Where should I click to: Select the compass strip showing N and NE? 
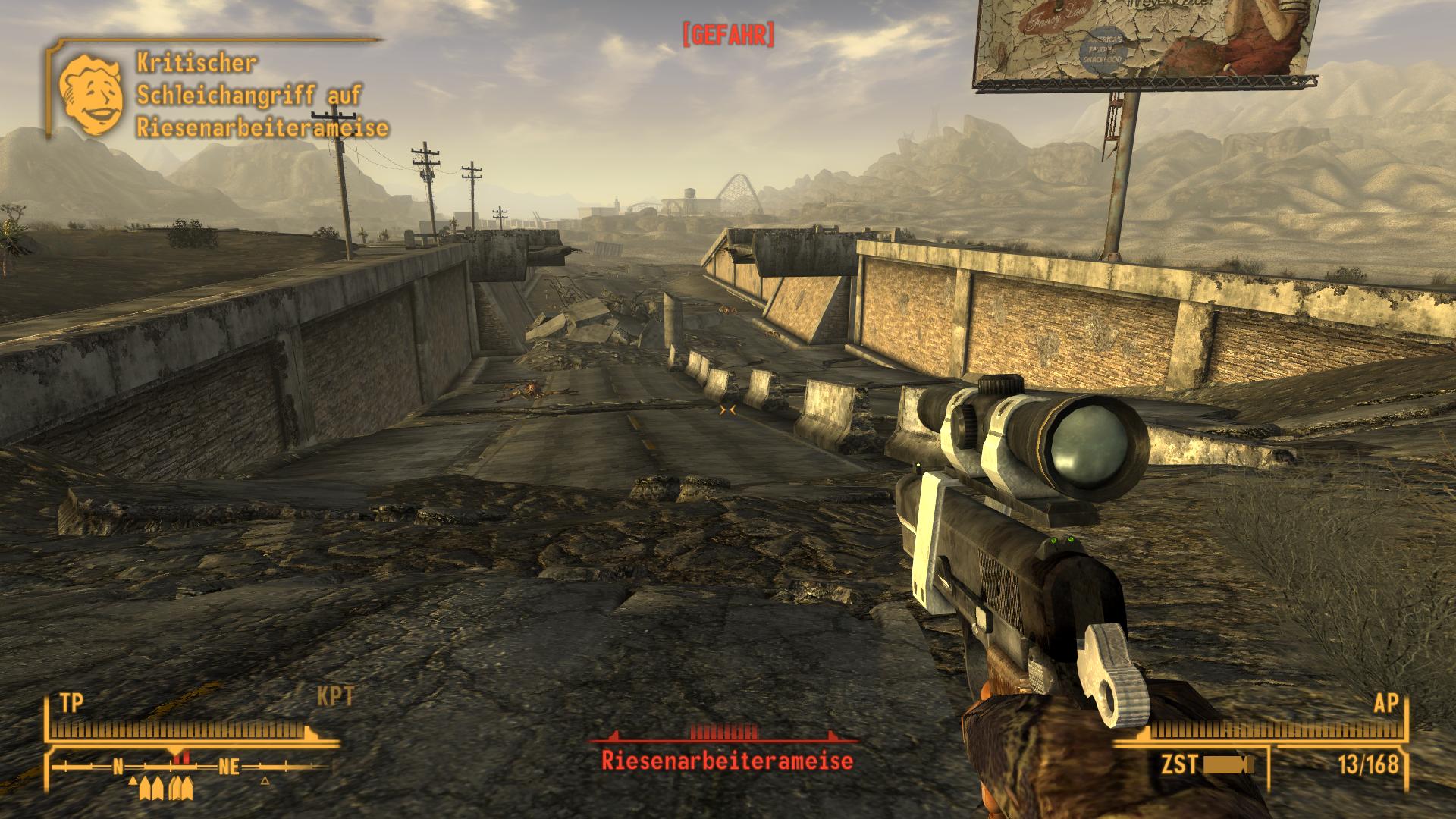[191, 766]
